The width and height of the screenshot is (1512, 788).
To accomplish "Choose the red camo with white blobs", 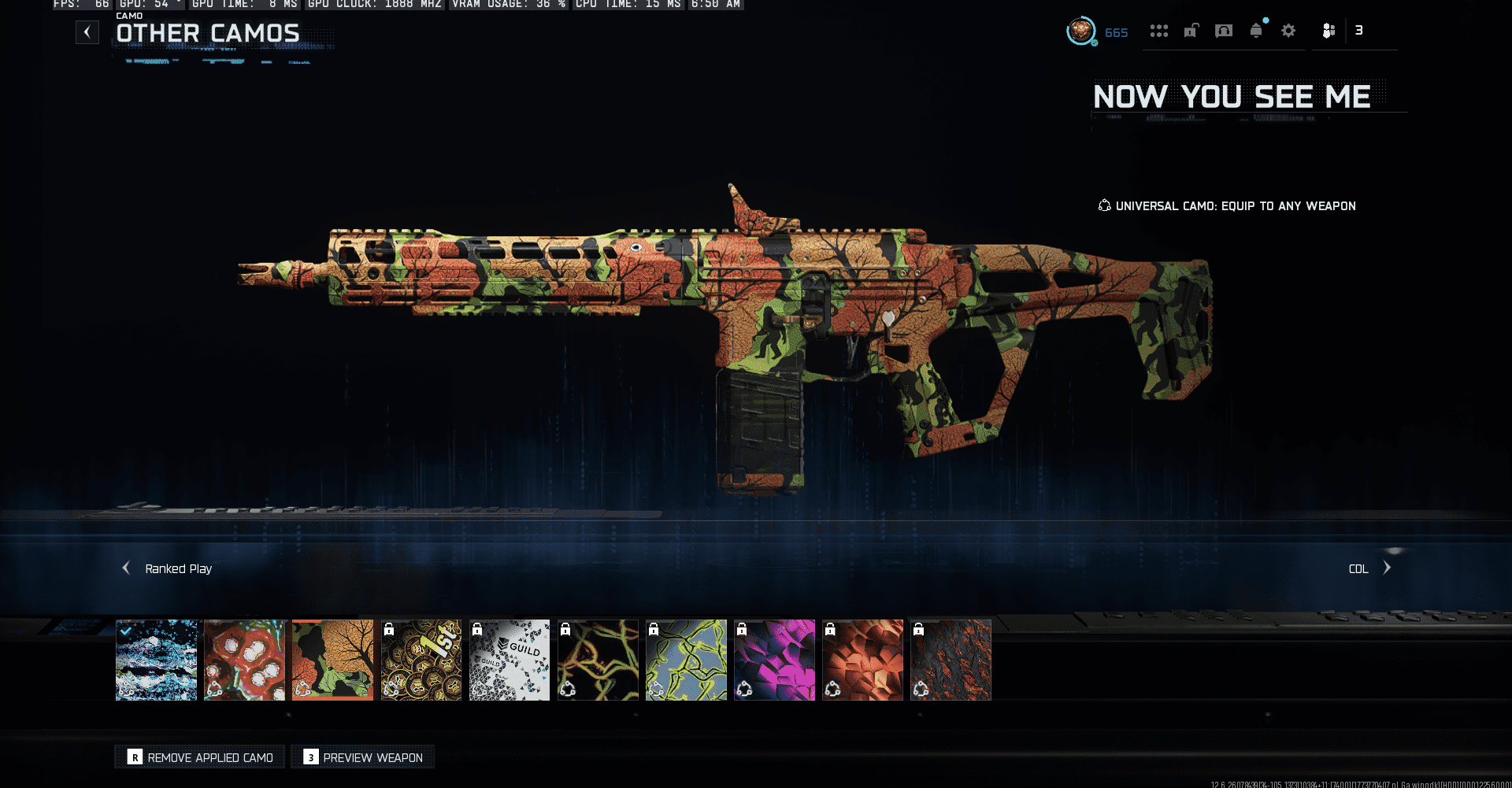I will (x=245, y=660).
